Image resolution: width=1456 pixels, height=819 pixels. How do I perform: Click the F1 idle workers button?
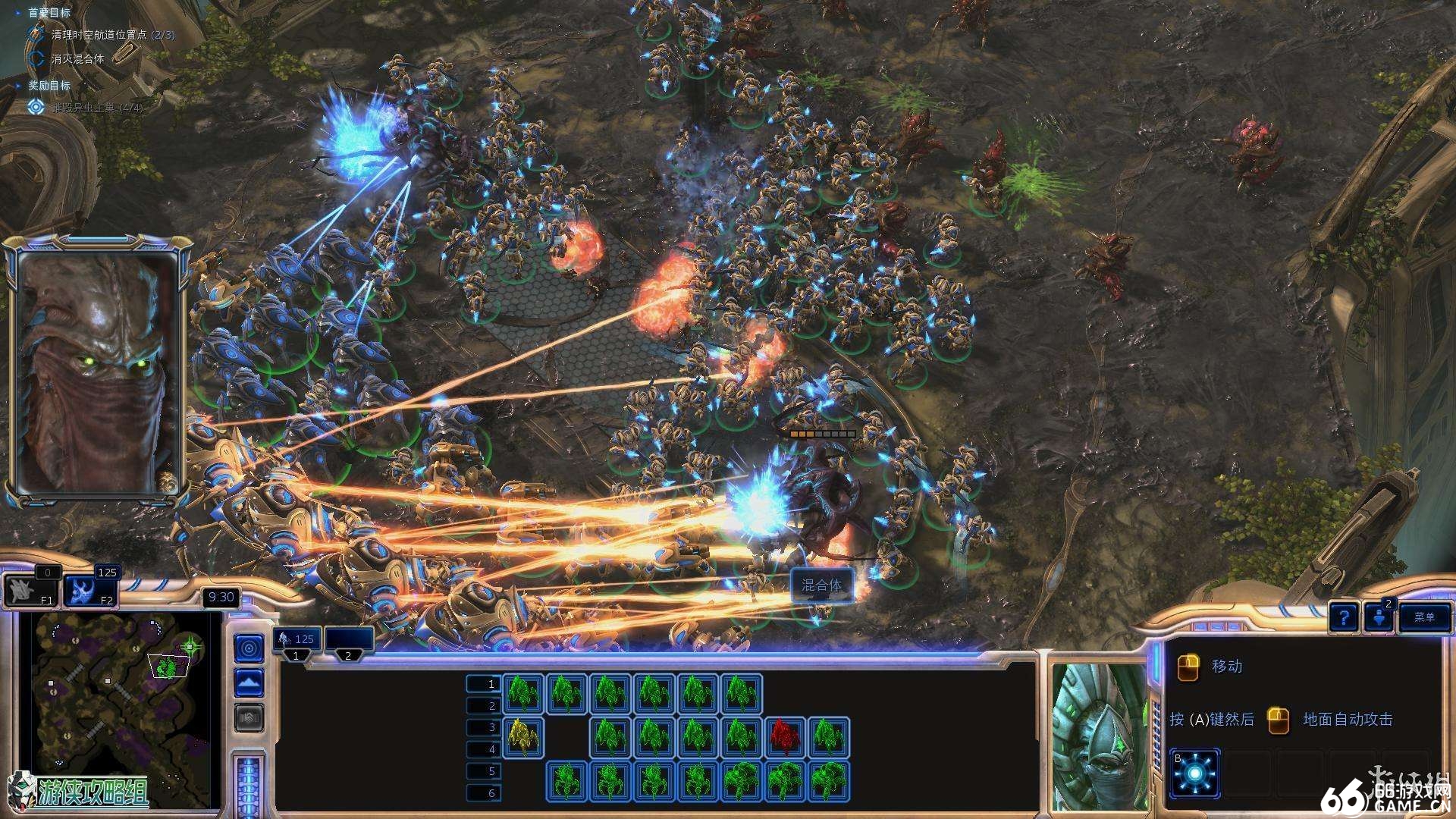pos(32,591)
